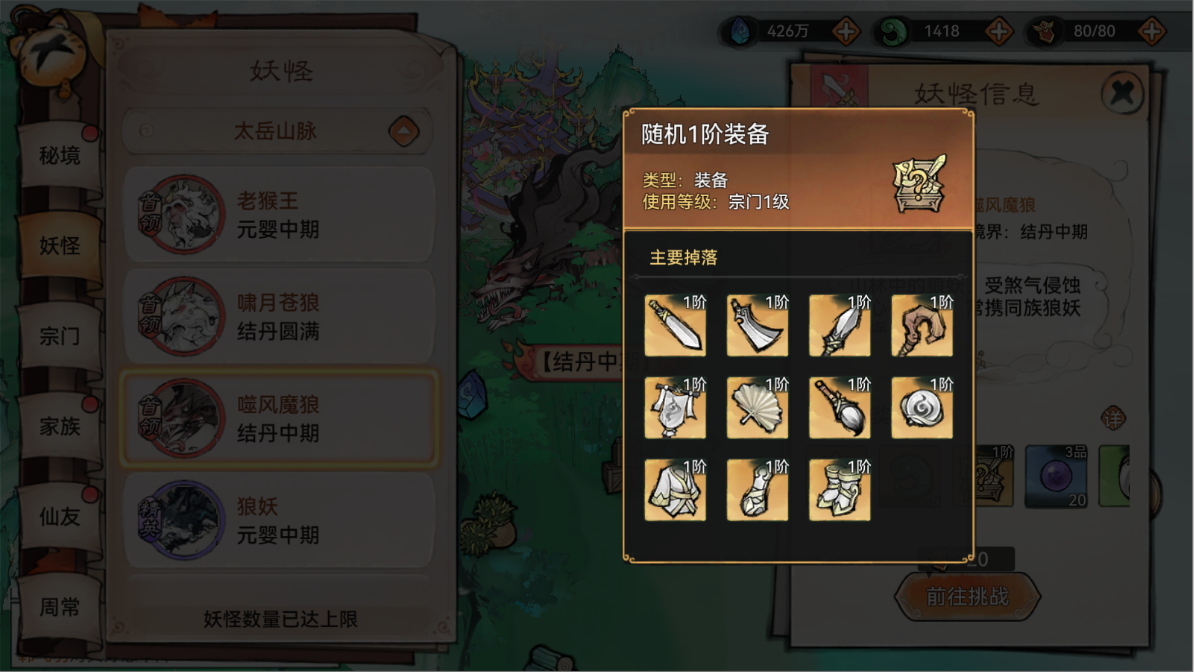This screenshot has width=1194, height=672.
Task: Choose the boots equipment icon
Action: coord(839,490)
